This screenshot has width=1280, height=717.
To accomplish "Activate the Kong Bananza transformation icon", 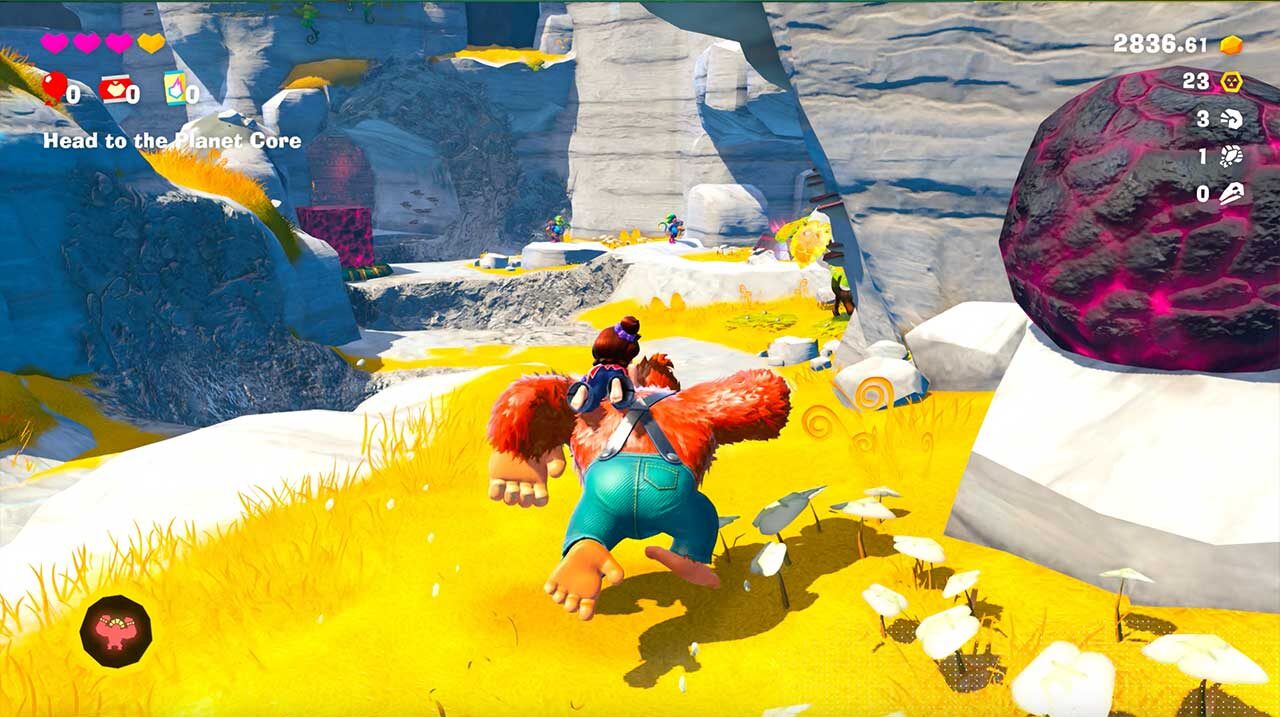I will point(116,631).
